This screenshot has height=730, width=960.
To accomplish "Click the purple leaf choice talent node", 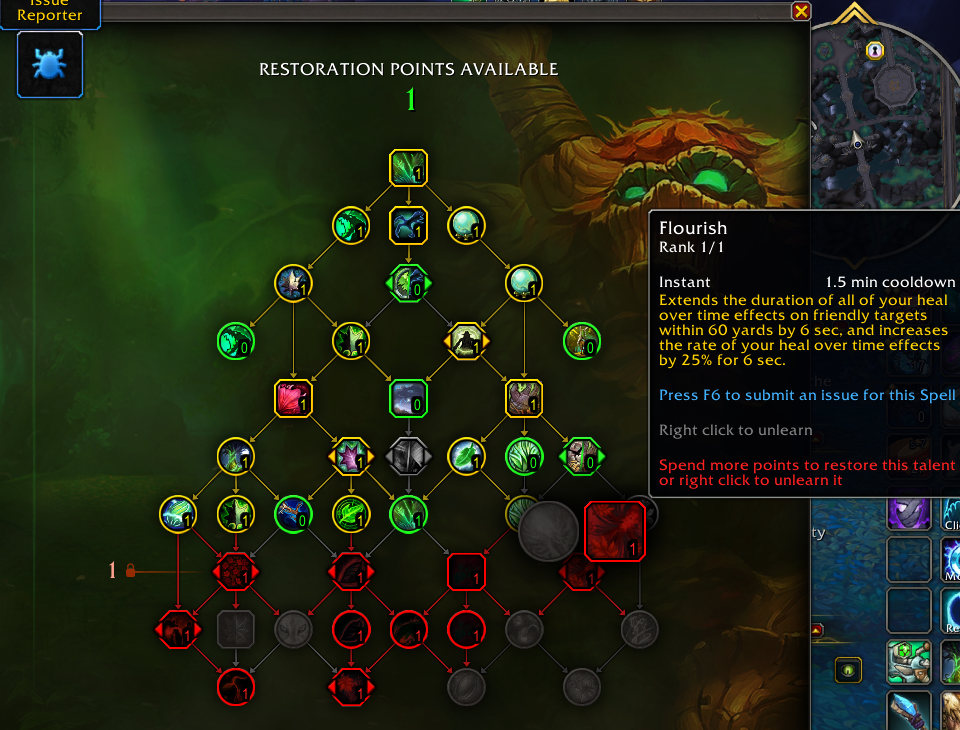I will pyautogui.click(x=351, y=456).
